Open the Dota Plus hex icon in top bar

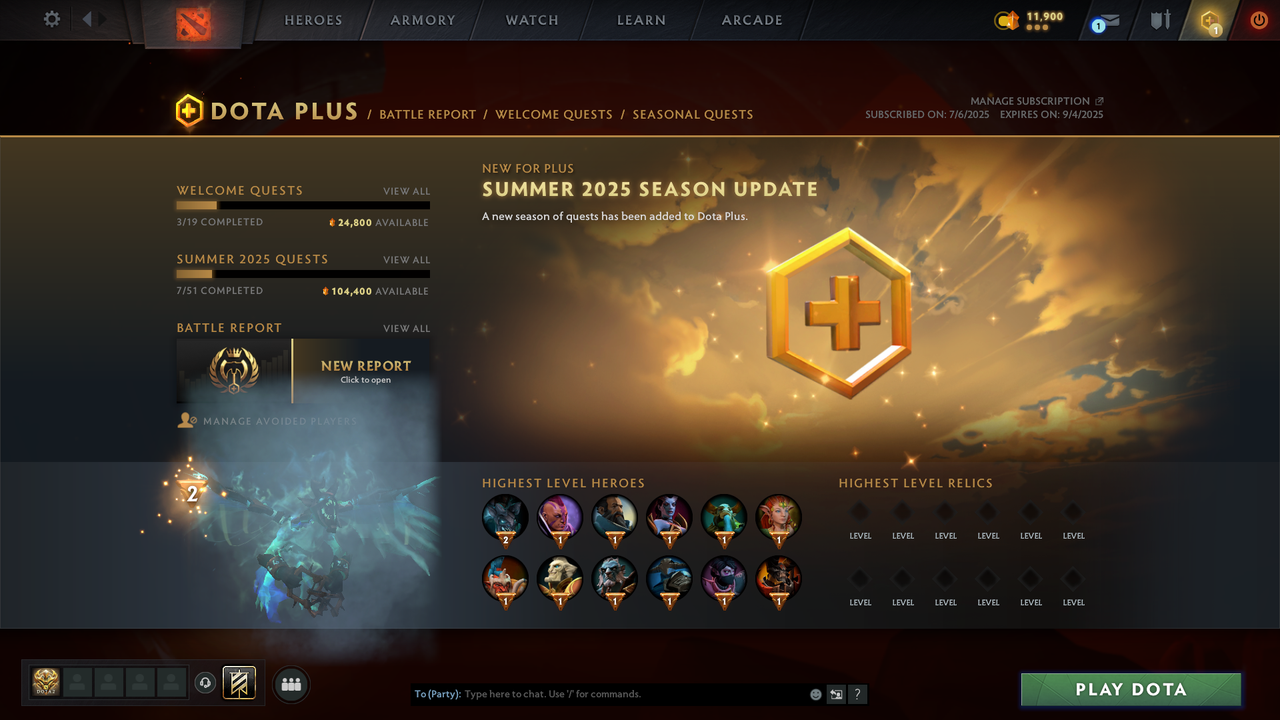[x=1208, y=20]
